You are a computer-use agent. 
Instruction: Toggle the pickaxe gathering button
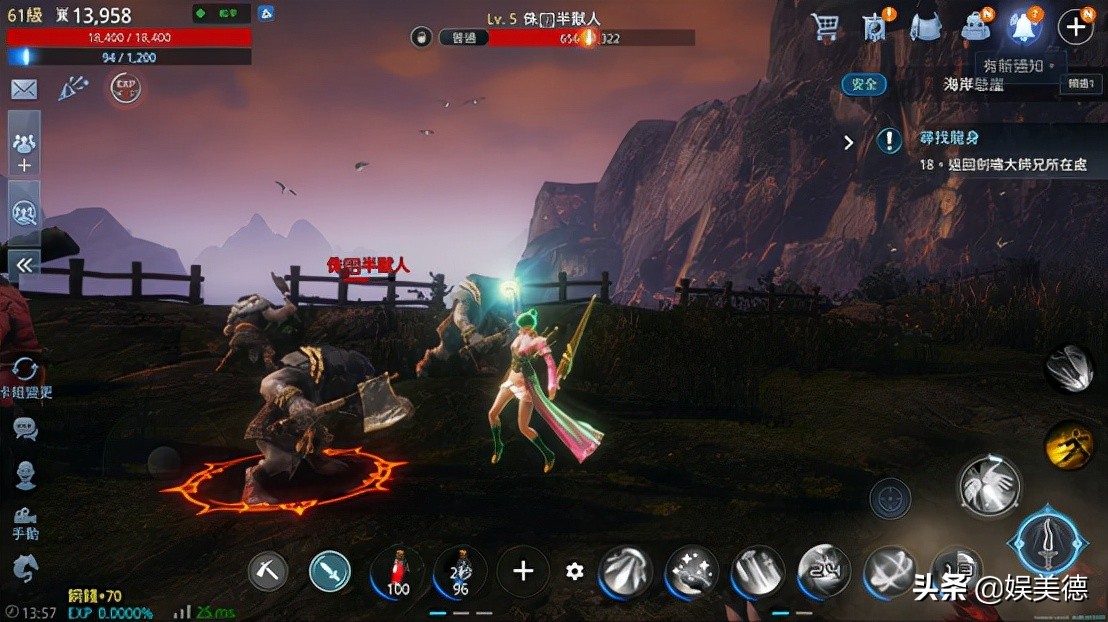coord(268,571)
